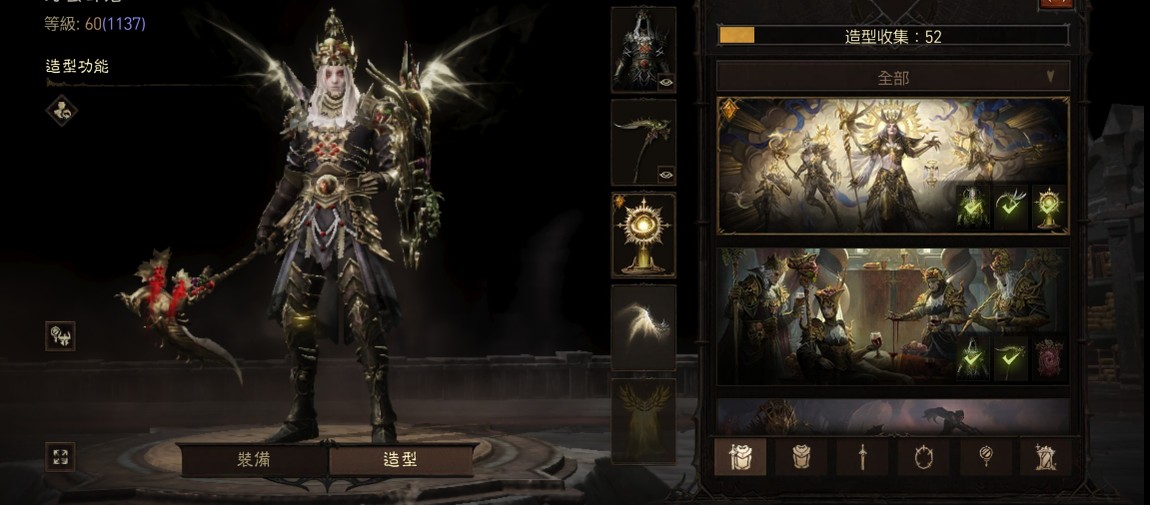The width and height of the screenshot is (1150, 505).
Task: Switch to the 裝備 equipment tab
Action: (253, 459)
